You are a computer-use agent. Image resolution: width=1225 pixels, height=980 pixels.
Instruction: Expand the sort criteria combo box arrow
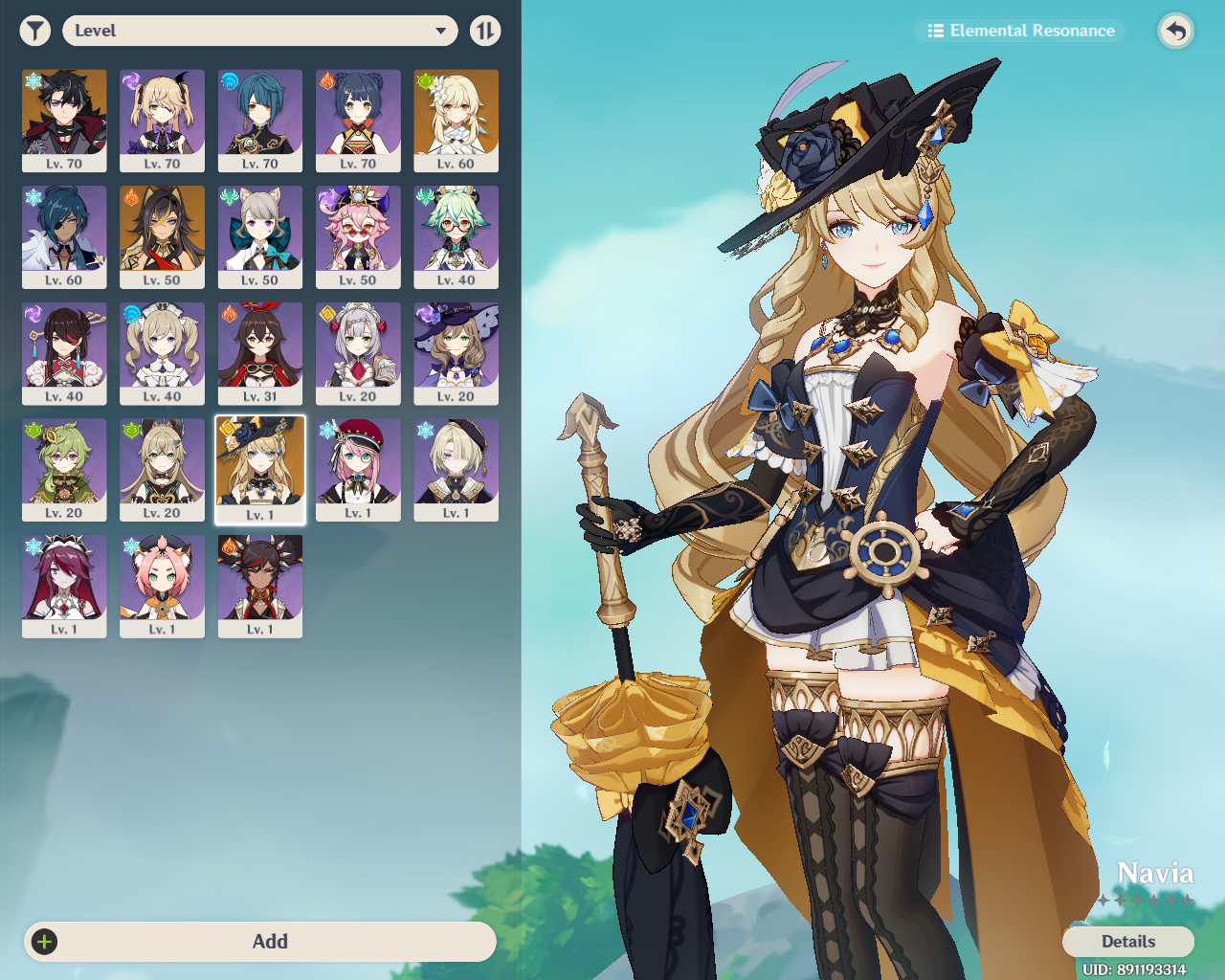click(x=441, y=30)
